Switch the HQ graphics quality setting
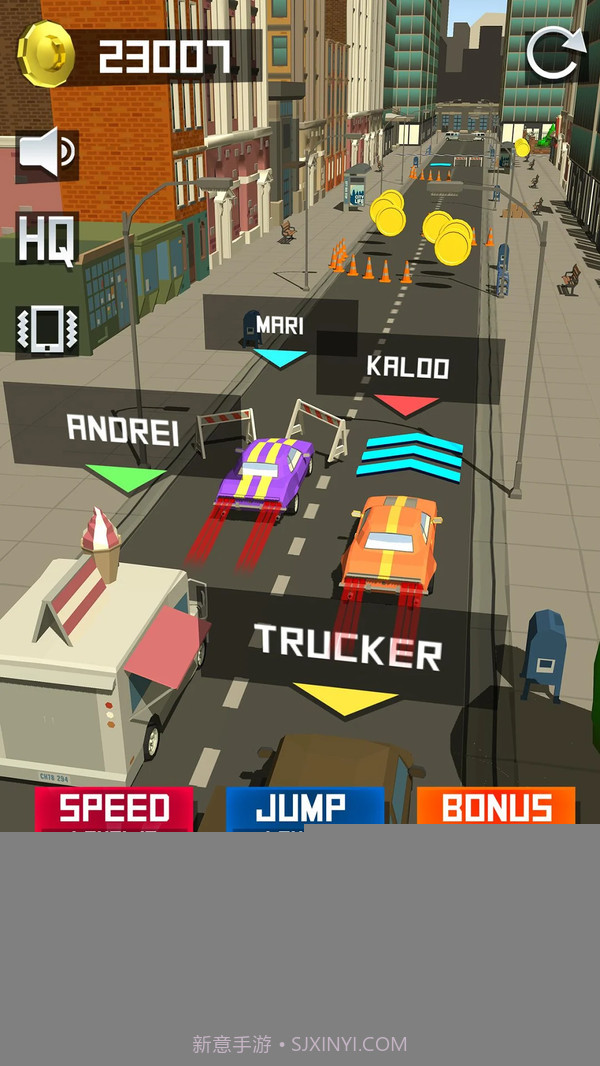The image size is (600, 1066). tap(47, 239)
